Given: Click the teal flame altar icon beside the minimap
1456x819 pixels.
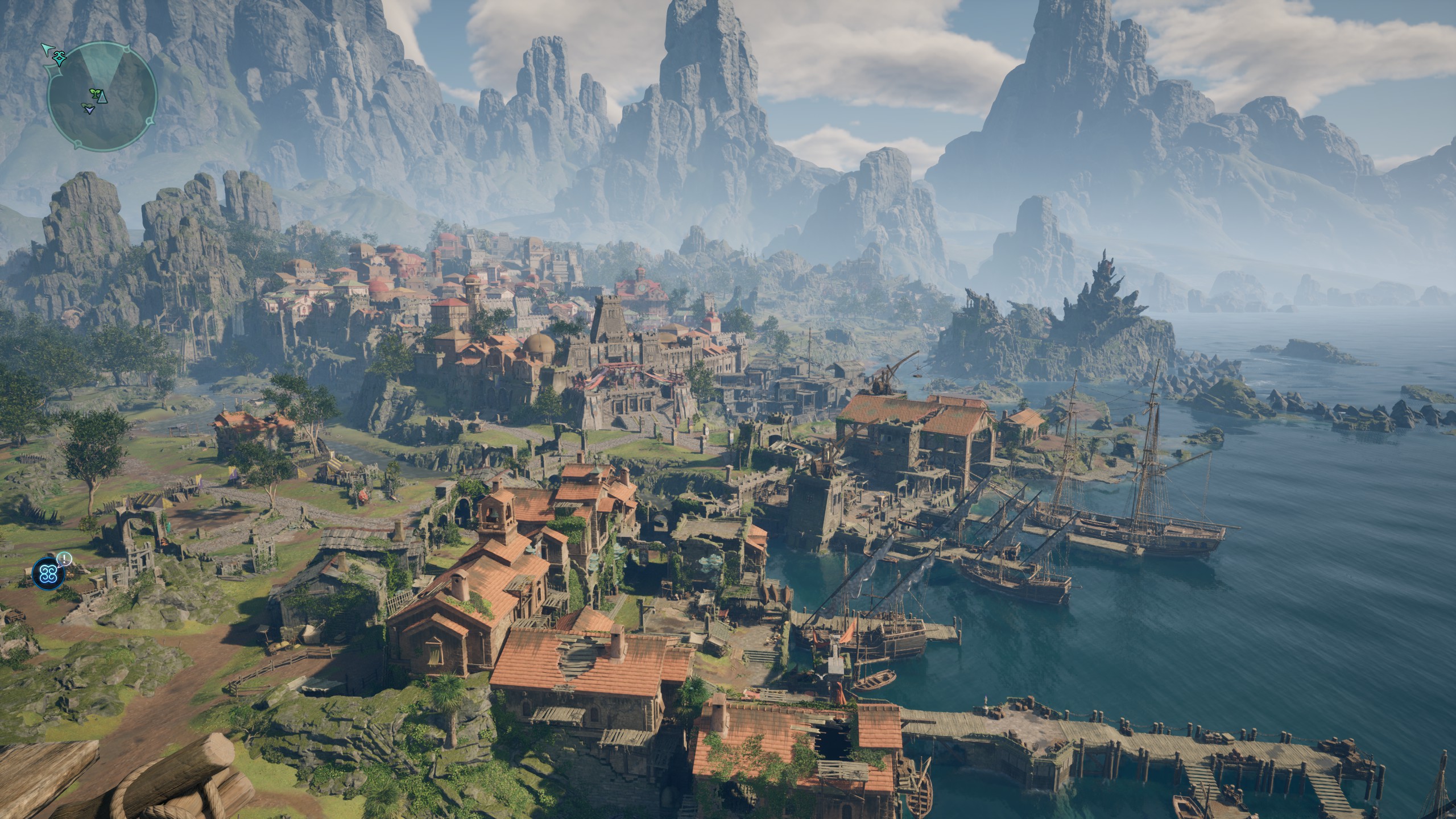Looking at the screenshot, I should [x=59, y=59].
